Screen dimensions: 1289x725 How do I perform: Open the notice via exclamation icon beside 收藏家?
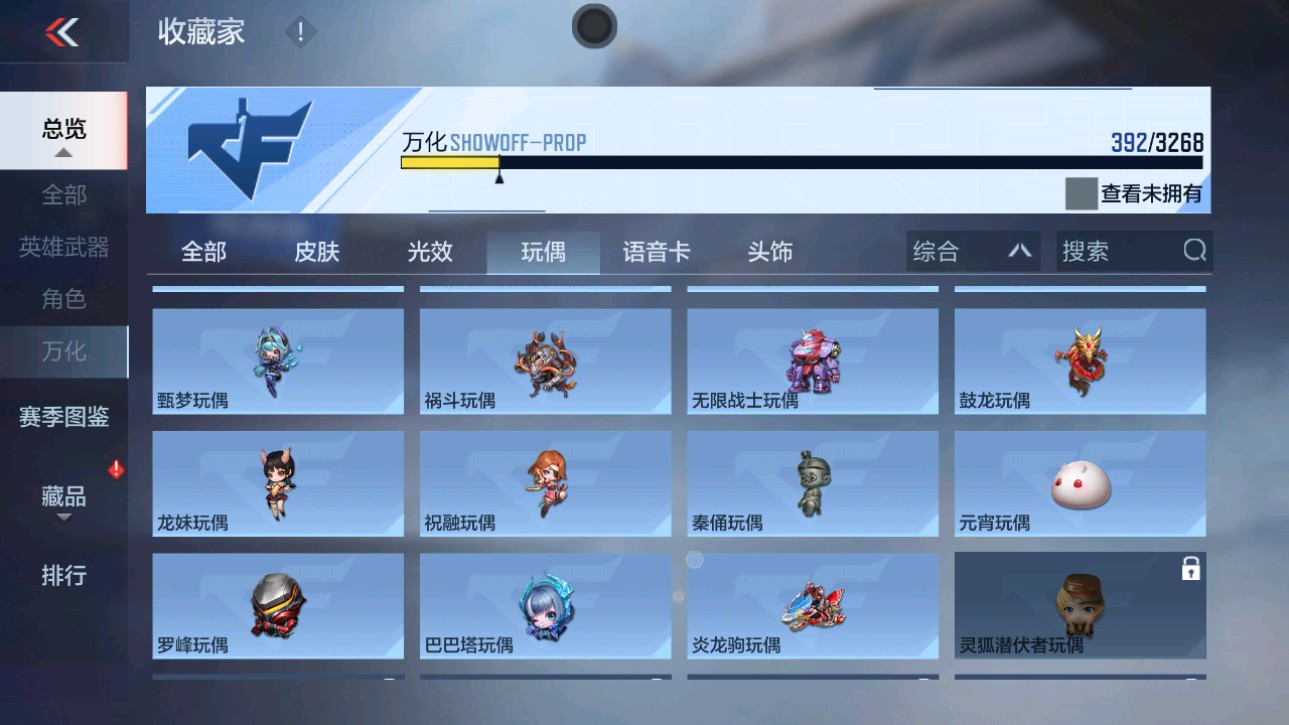tap(297, 31)
